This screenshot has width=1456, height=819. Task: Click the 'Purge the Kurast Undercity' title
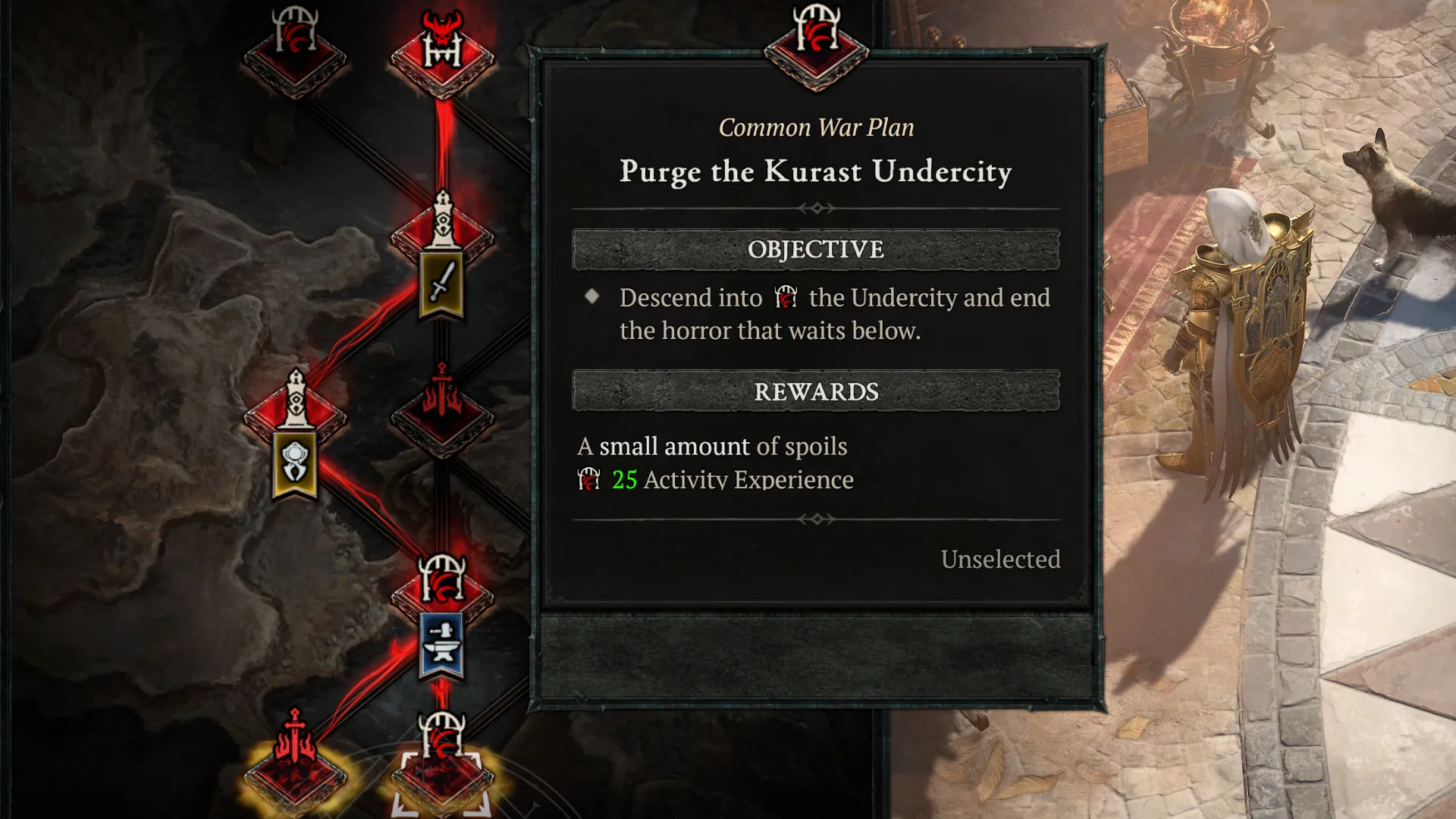pos(815,172)
